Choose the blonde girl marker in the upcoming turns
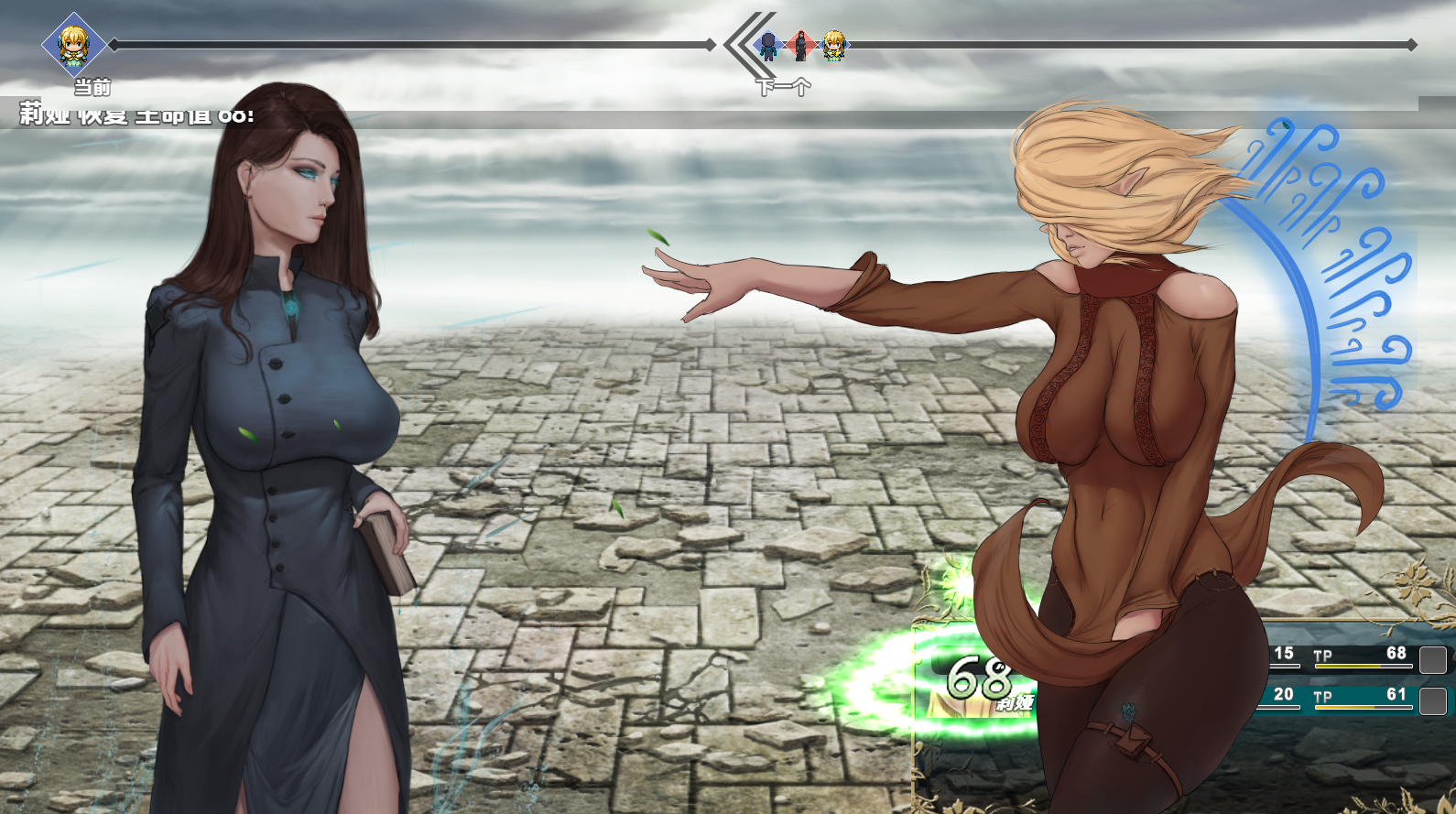1456x814 pixels. [833, 45]
